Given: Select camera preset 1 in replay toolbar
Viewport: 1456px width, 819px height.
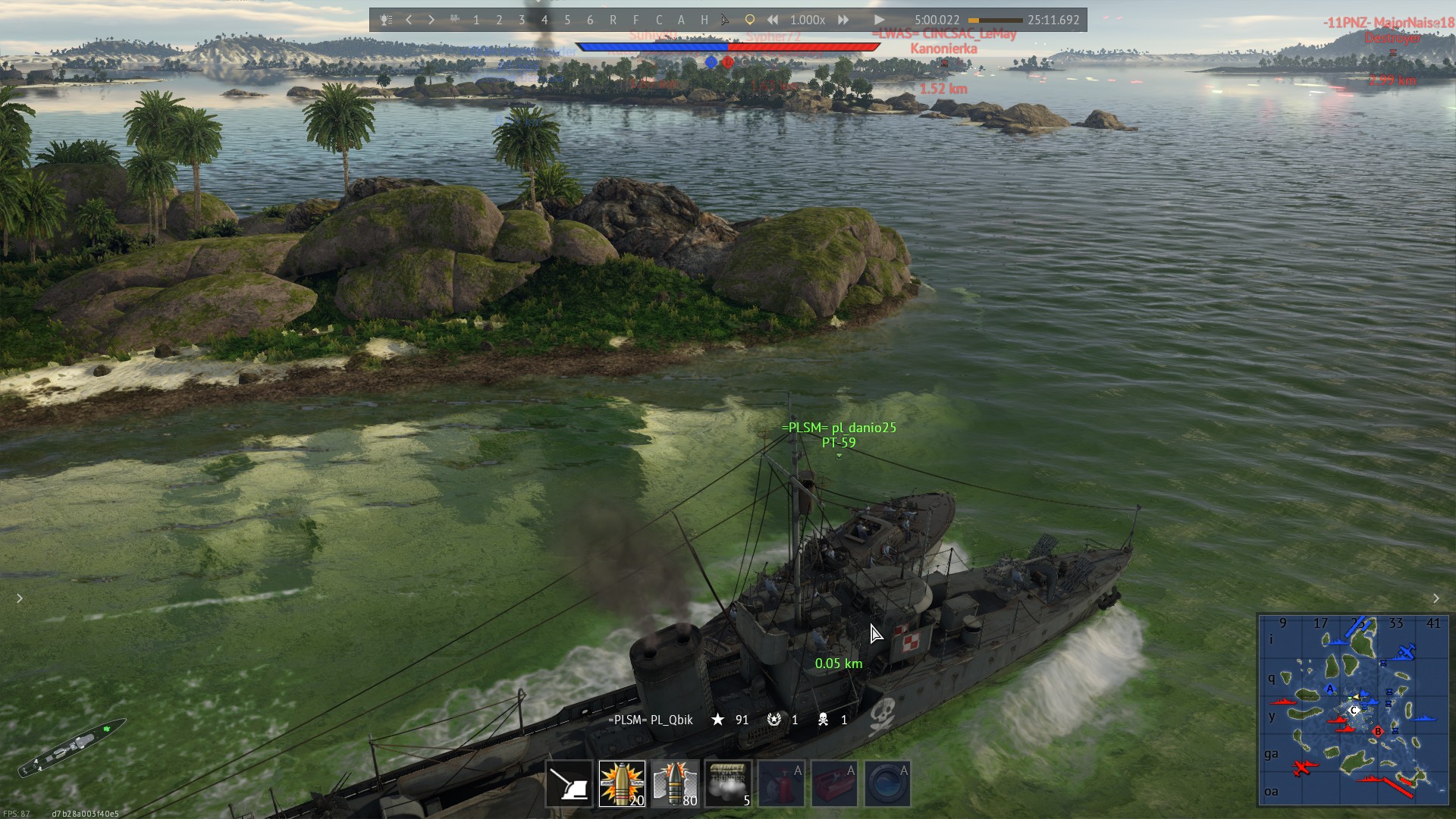Looking at the screenshot, I should tap(476, 20).
